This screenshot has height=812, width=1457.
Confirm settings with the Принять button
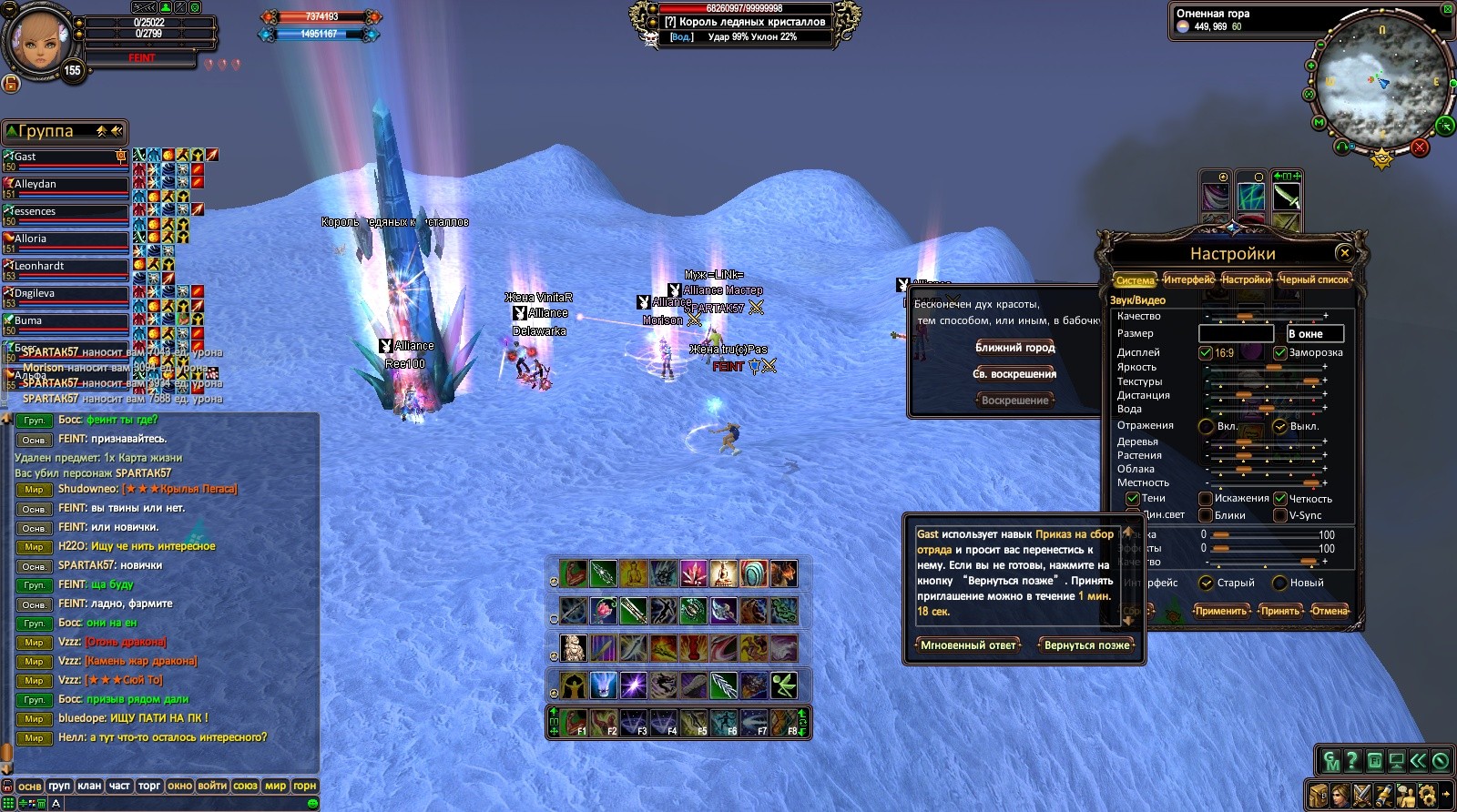click(x=1279, y=611)
